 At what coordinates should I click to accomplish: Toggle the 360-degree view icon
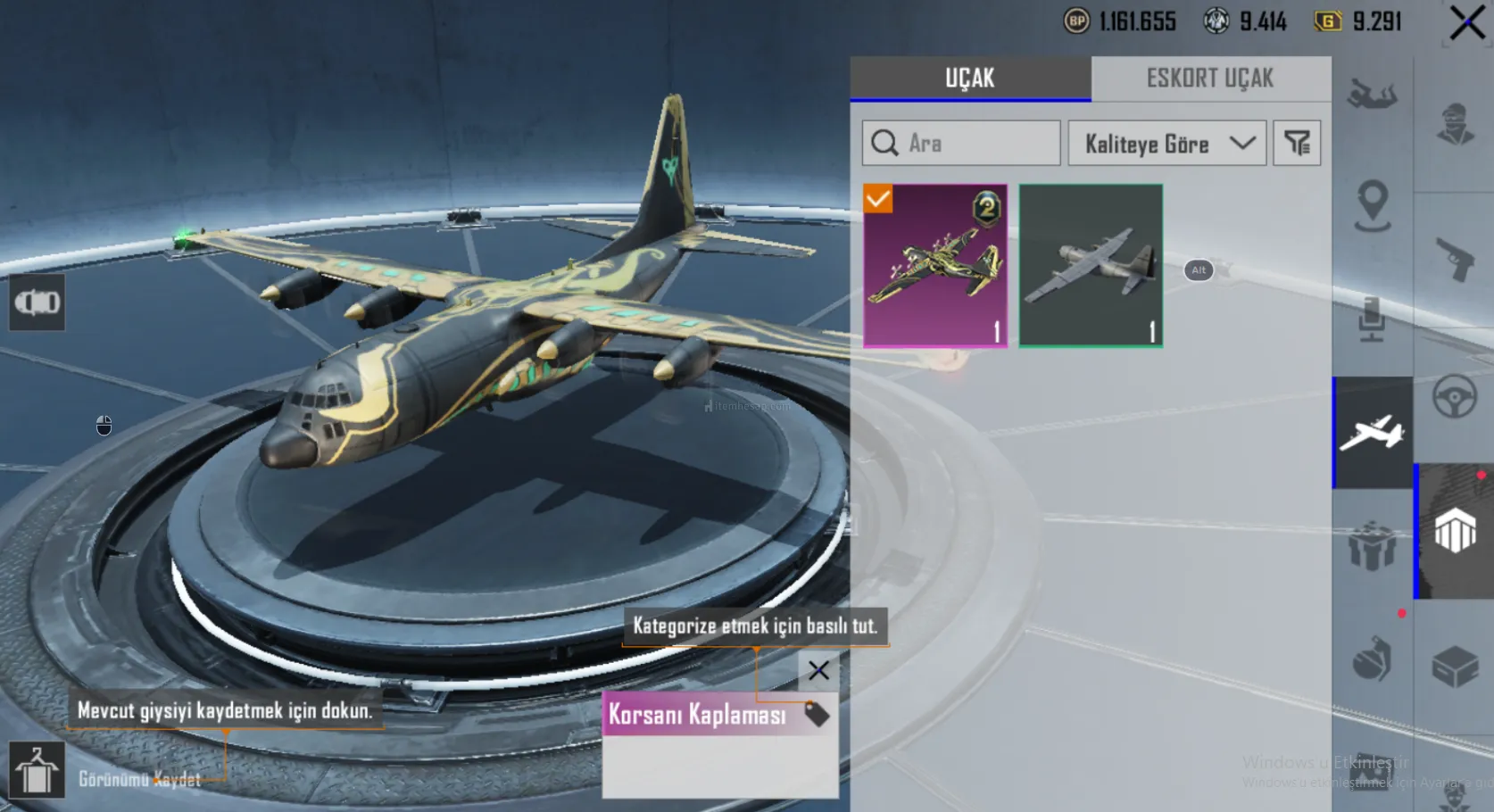[37, 303]
